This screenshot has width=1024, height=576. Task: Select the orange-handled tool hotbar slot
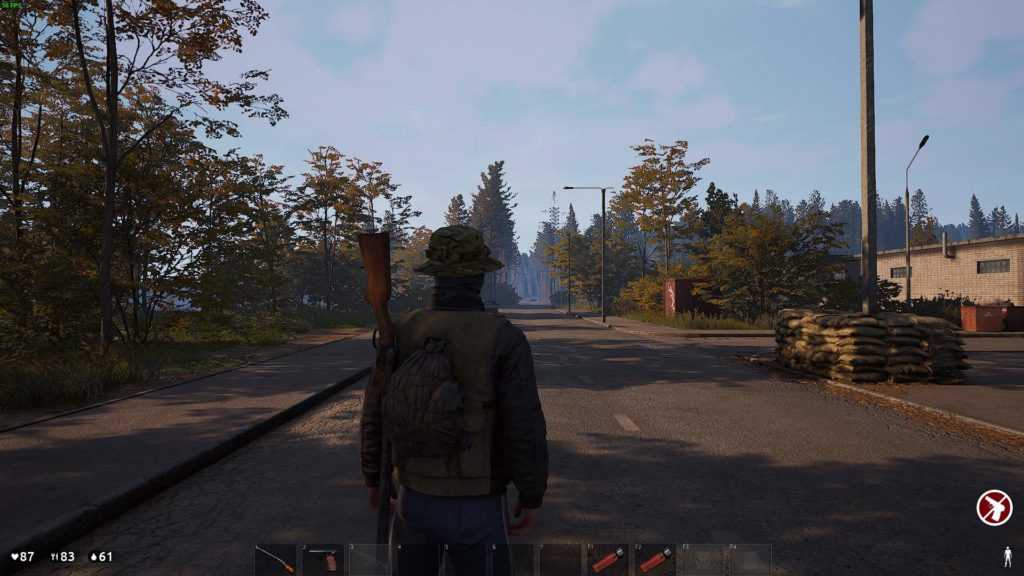coord(275,560)
